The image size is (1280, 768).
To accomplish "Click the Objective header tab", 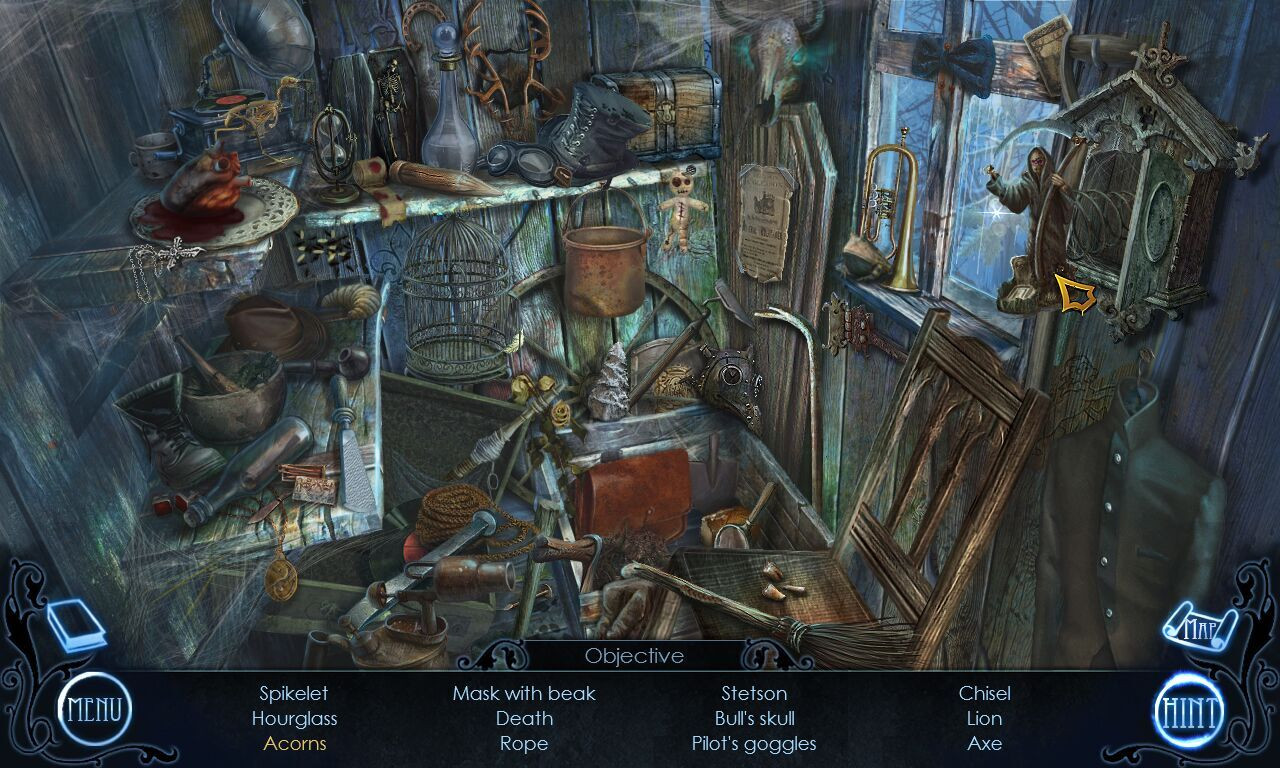I will (x=634, y=656).
